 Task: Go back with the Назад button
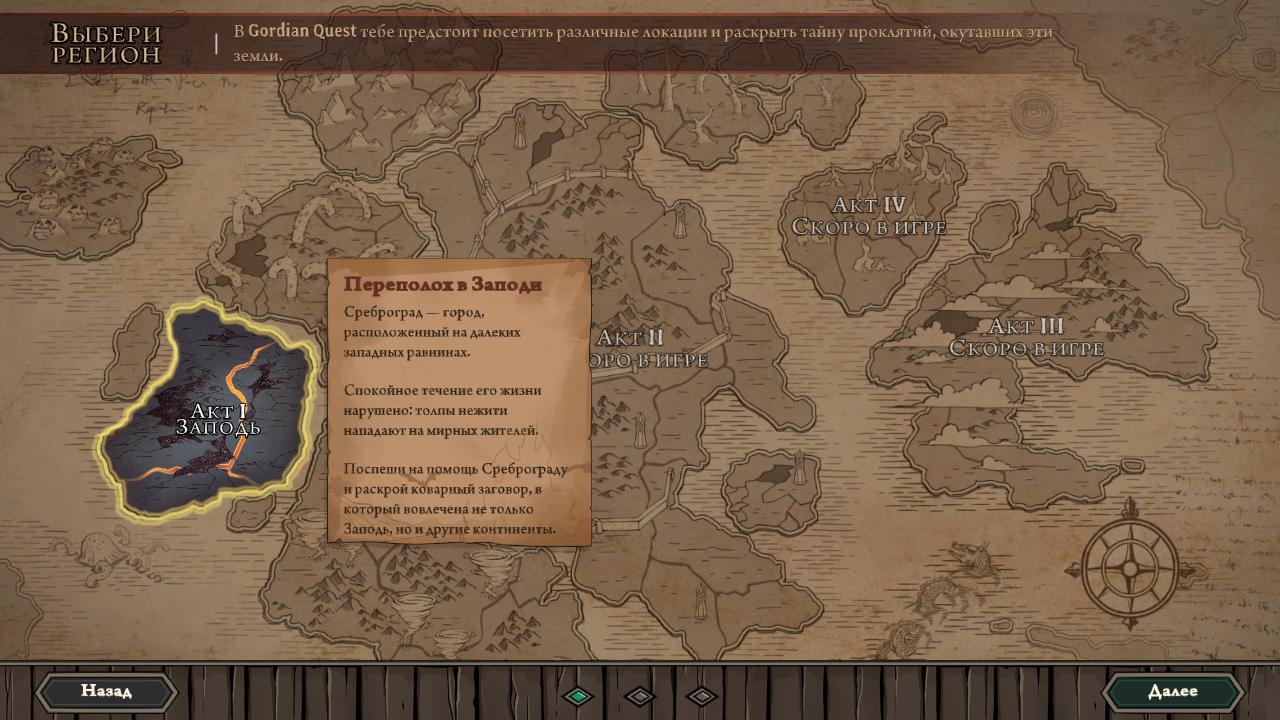[x=106, y=691]
